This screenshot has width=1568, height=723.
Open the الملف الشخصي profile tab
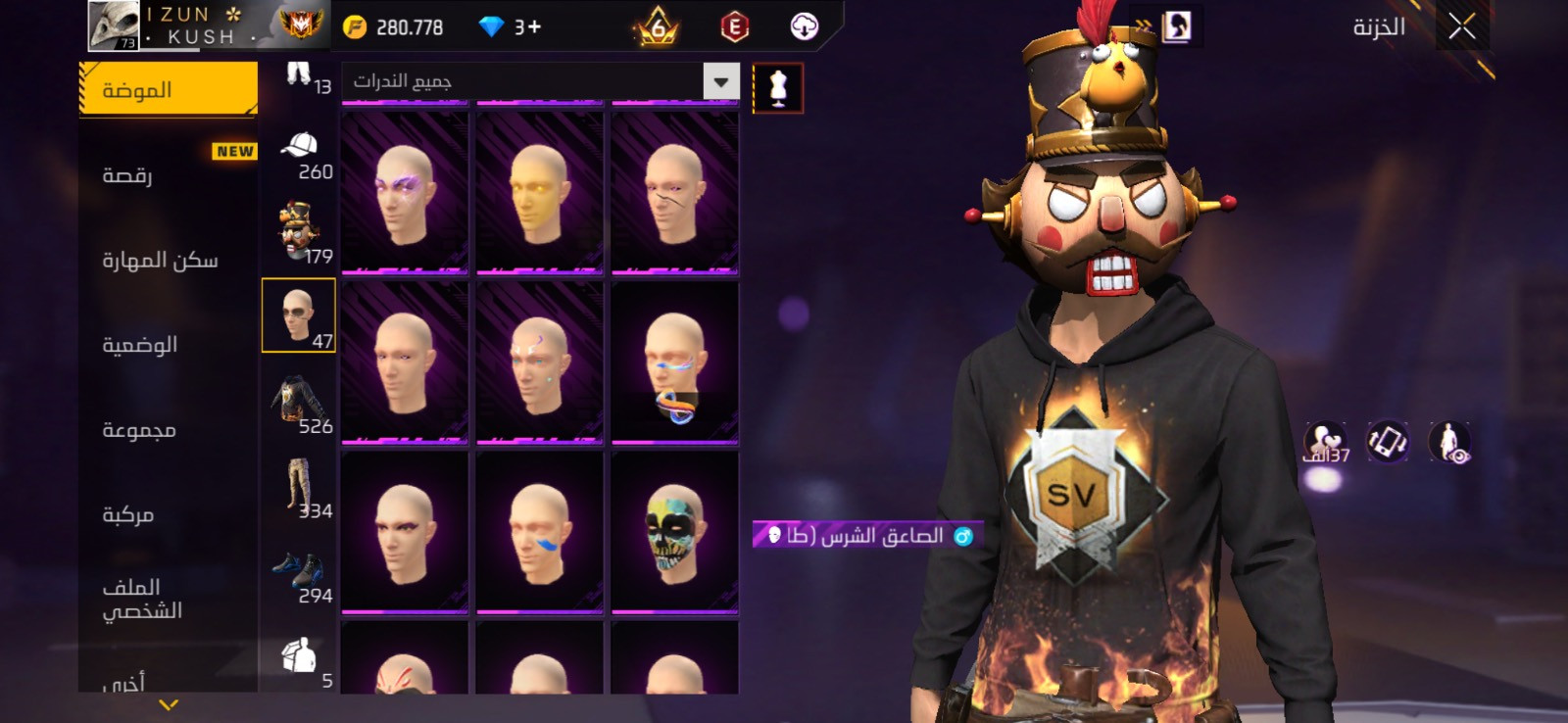tap(168, 599)
